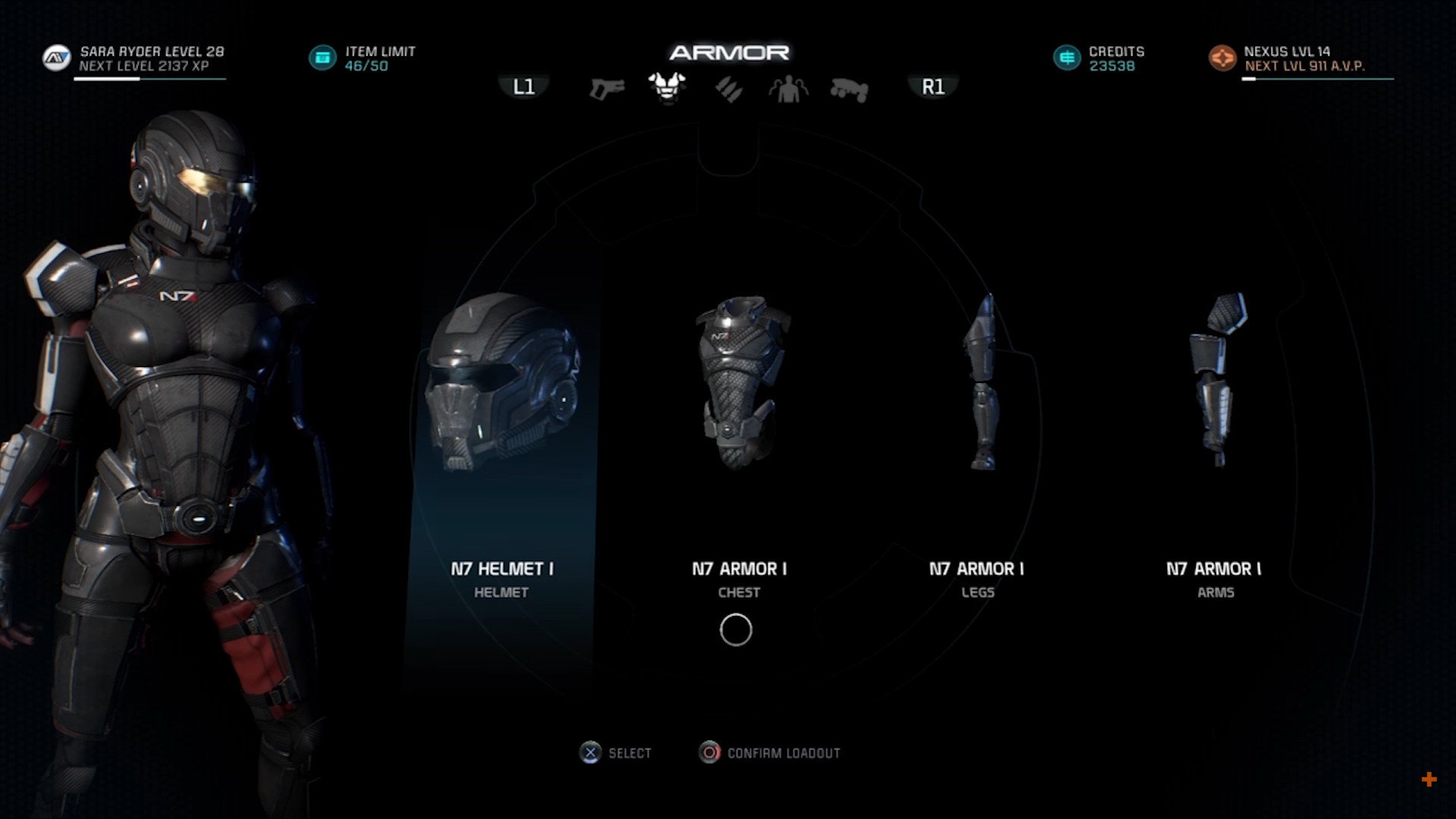The image size is (1456, 819).
Task: Open the armor category tab
Action: click(x=667, y=88)
